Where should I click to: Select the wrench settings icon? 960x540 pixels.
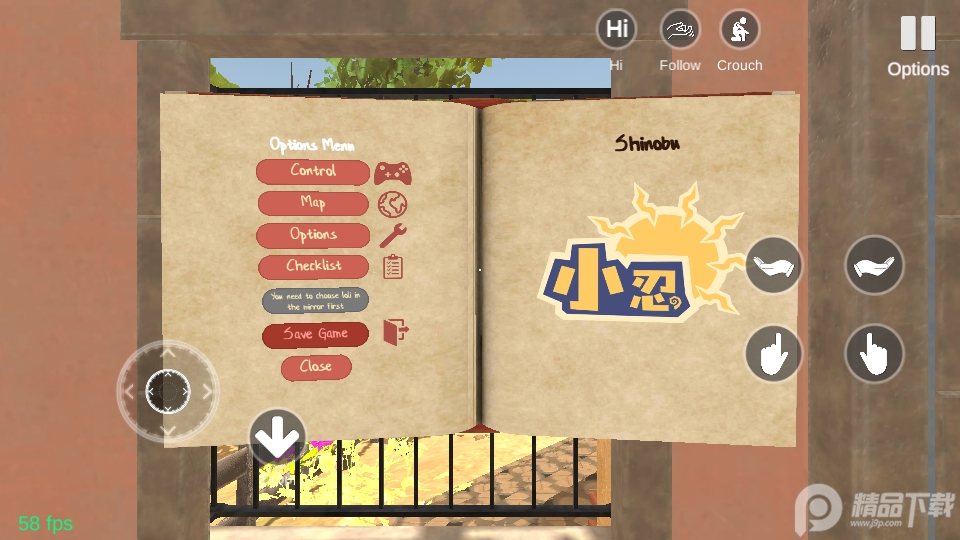click(393, 236)
